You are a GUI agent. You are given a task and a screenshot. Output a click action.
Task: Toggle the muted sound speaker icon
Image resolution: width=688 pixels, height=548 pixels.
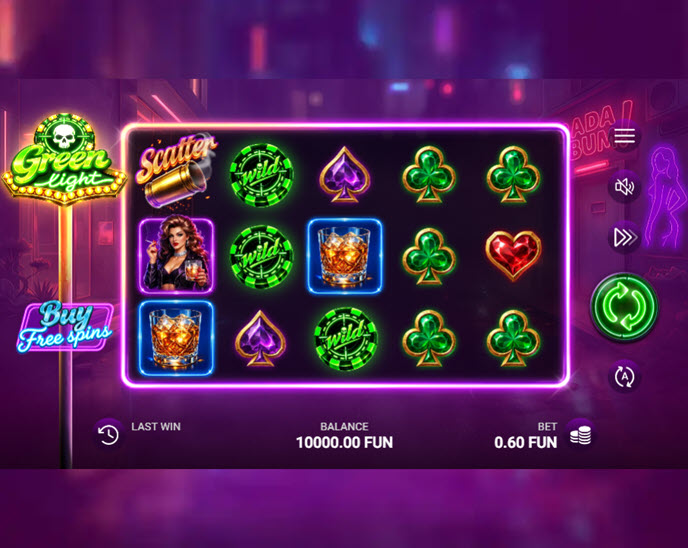coord(625,186)
